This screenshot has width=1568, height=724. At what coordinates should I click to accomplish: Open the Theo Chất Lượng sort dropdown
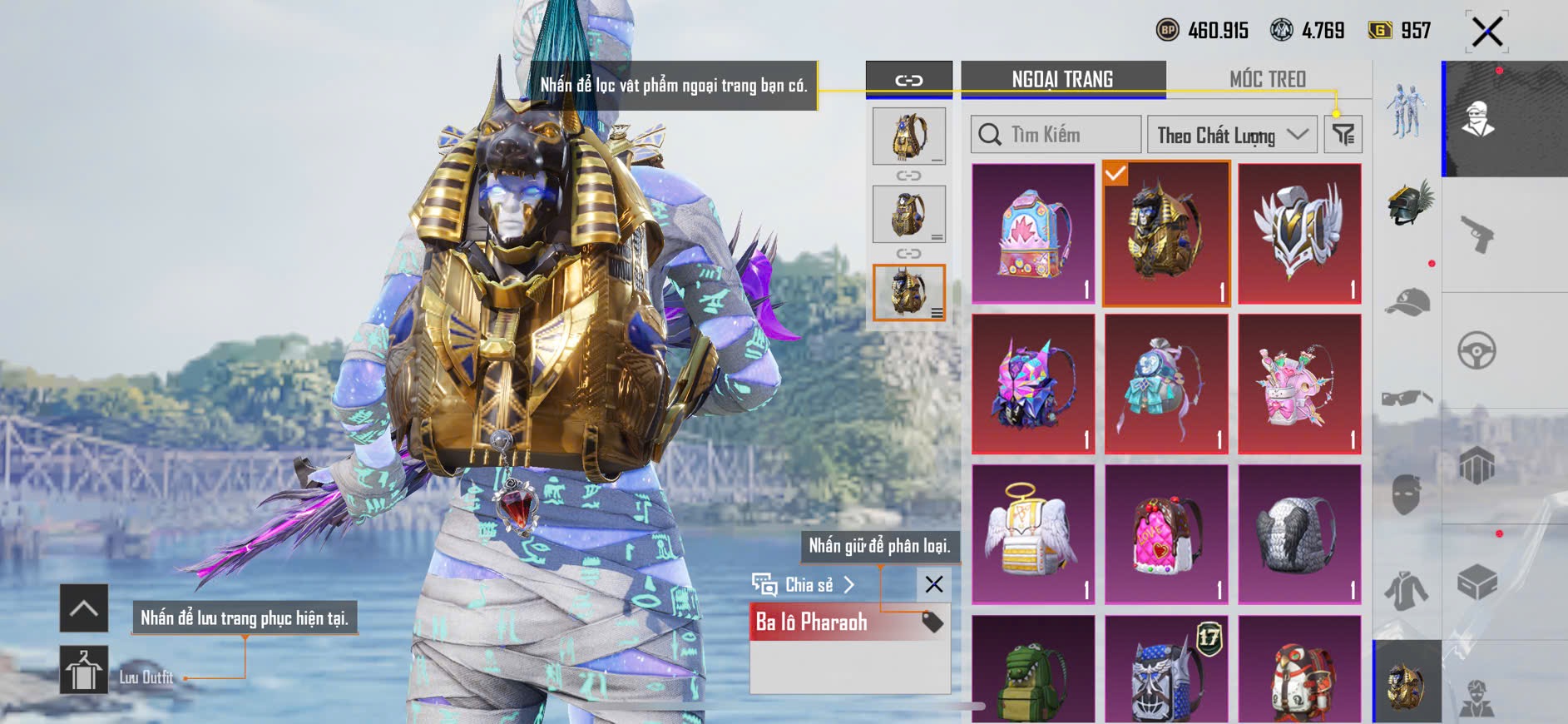pyautogui.click(x=1231, y=135)
